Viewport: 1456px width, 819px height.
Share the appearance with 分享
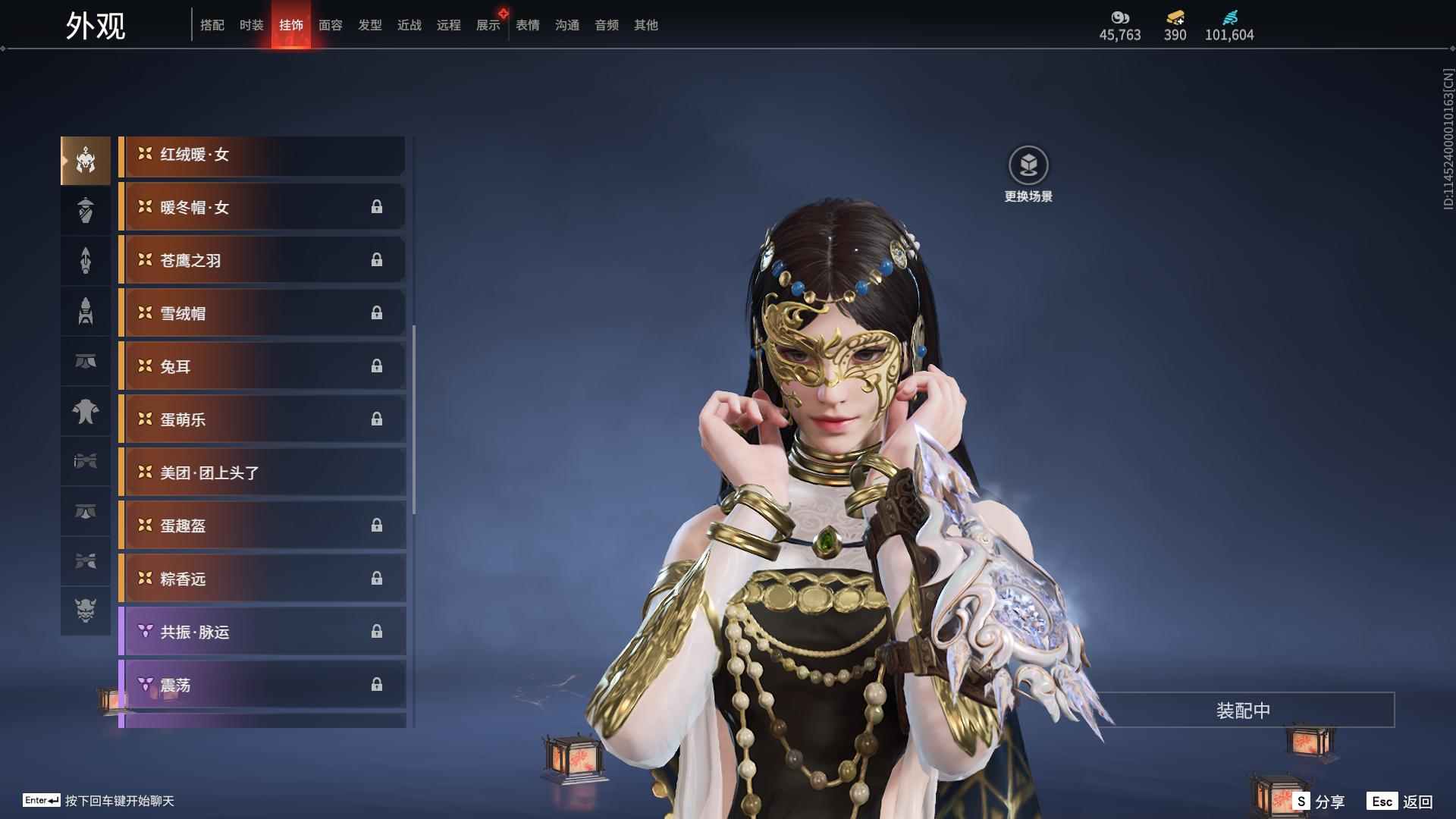1319,801
